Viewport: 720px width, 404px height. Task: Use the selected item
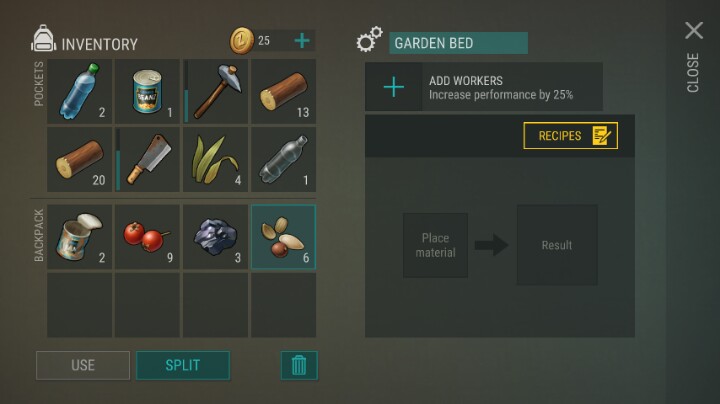click(x=83, y=365)
